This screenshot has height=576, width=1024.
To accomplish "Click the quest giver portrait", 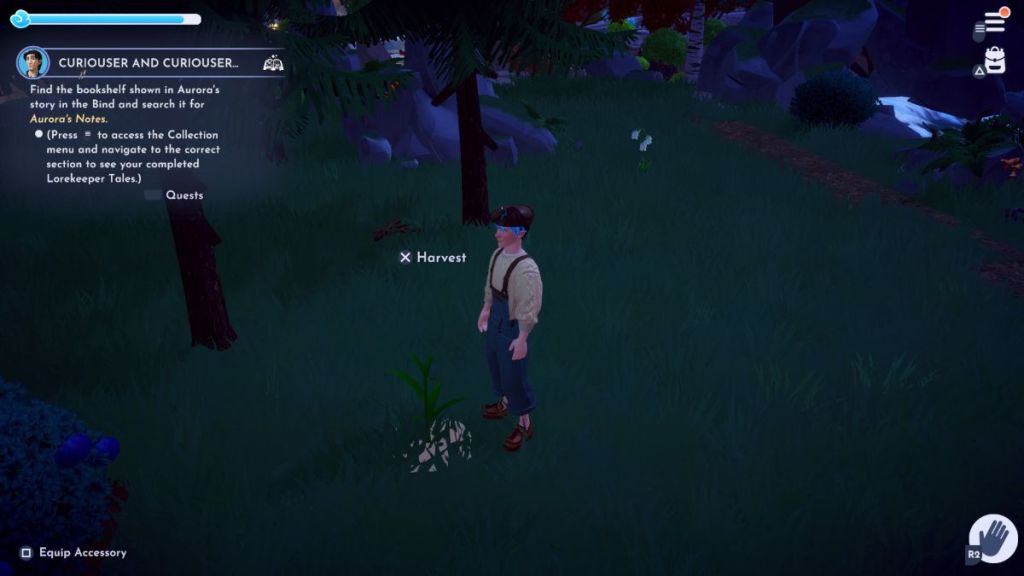I will coord(33,62).
